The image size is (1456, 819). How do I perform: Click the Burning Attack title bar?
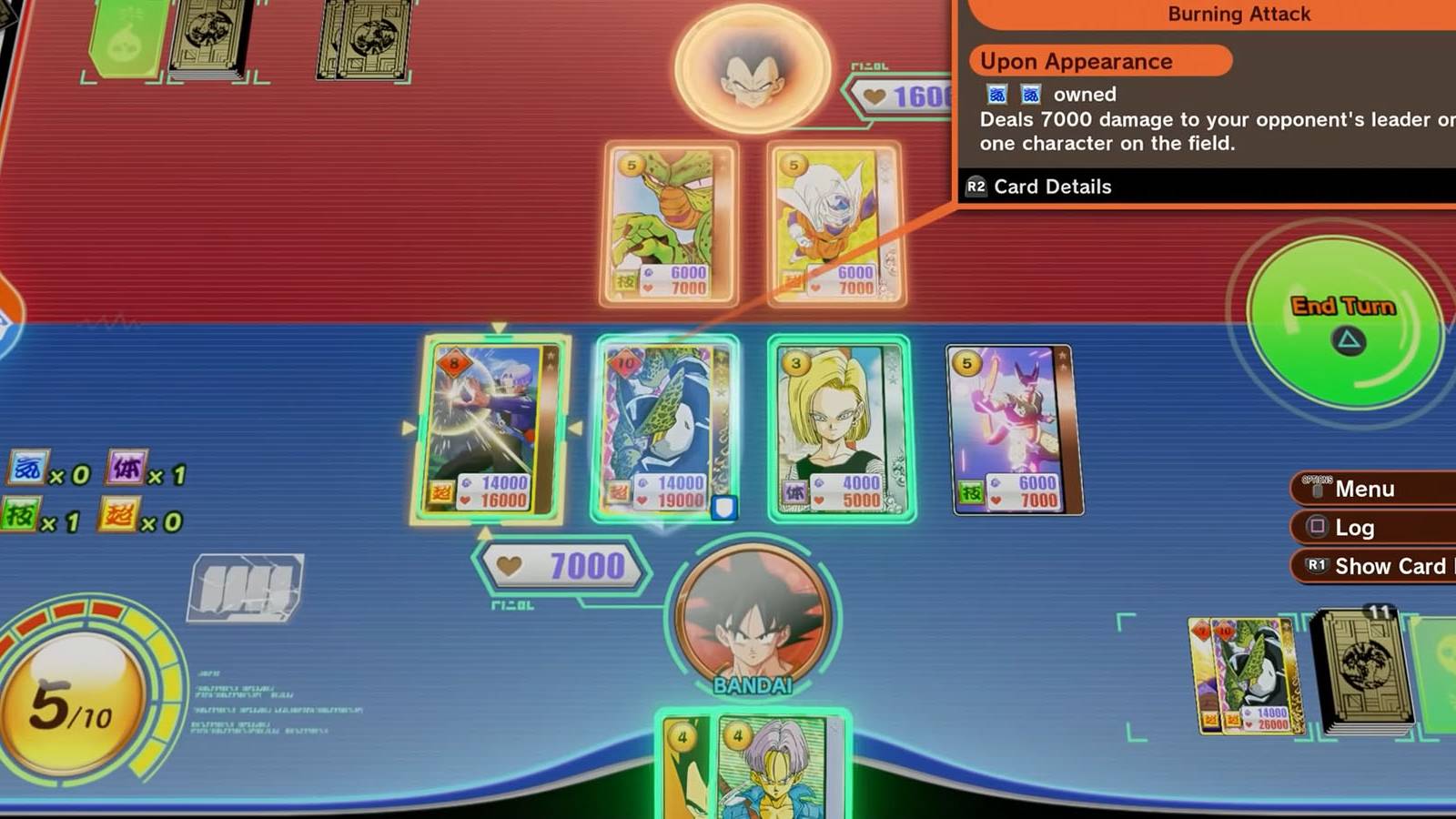(1238, 14)
